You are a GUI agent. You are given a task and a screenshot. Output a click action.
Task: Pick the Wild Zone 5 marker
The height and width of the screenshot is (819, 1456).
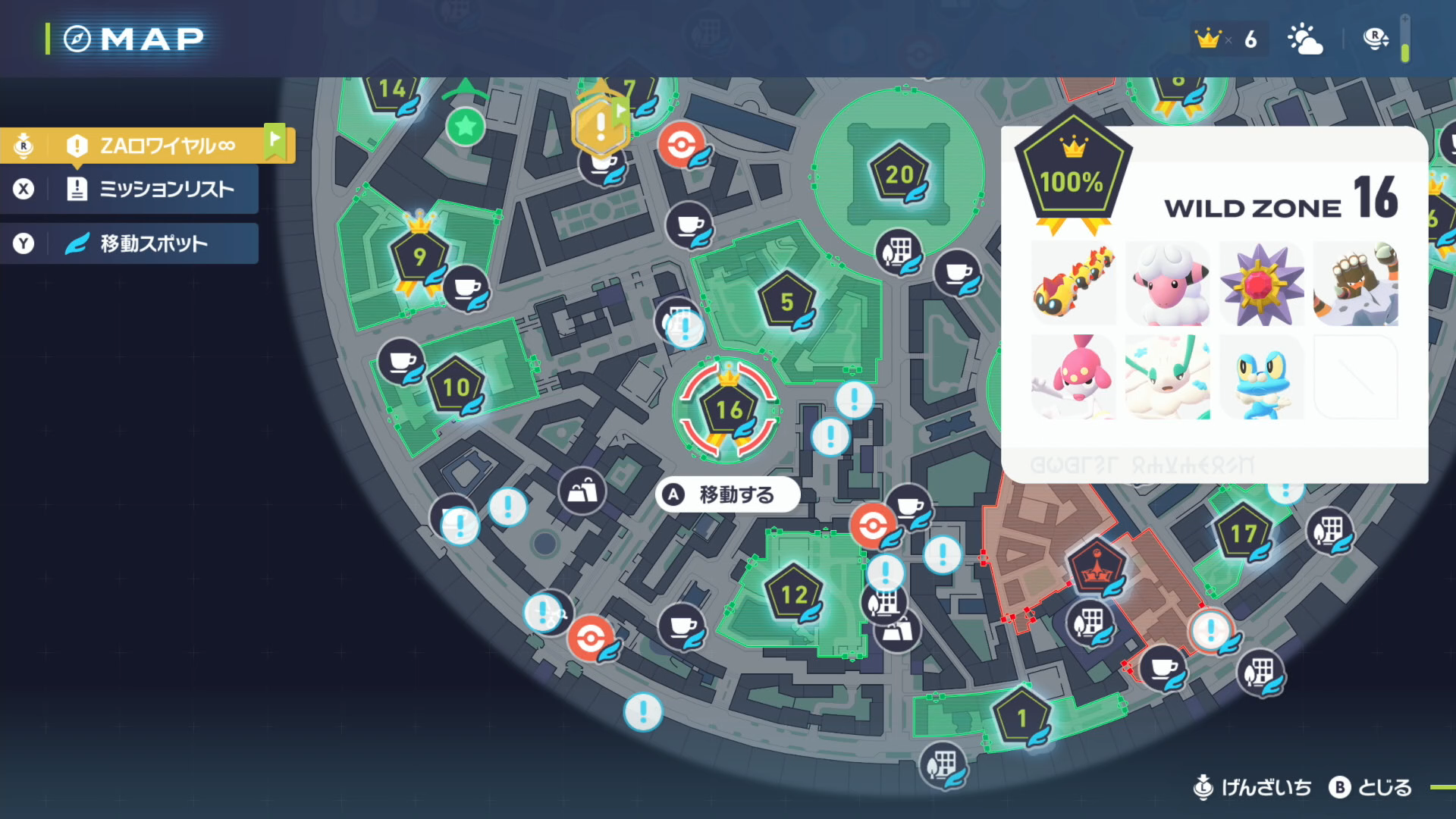(787, 302)
